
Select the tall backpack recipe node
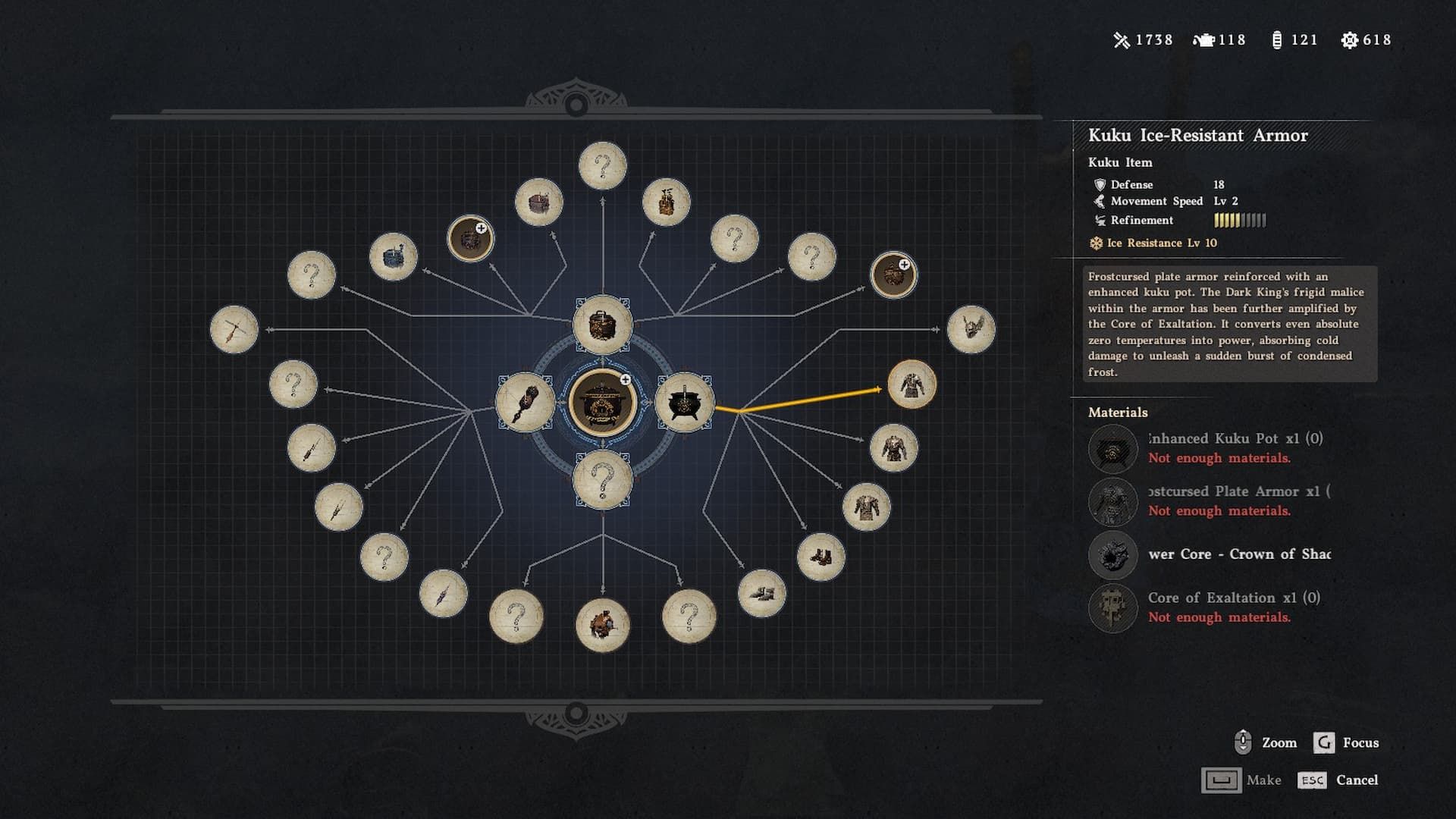click(666, 202)
